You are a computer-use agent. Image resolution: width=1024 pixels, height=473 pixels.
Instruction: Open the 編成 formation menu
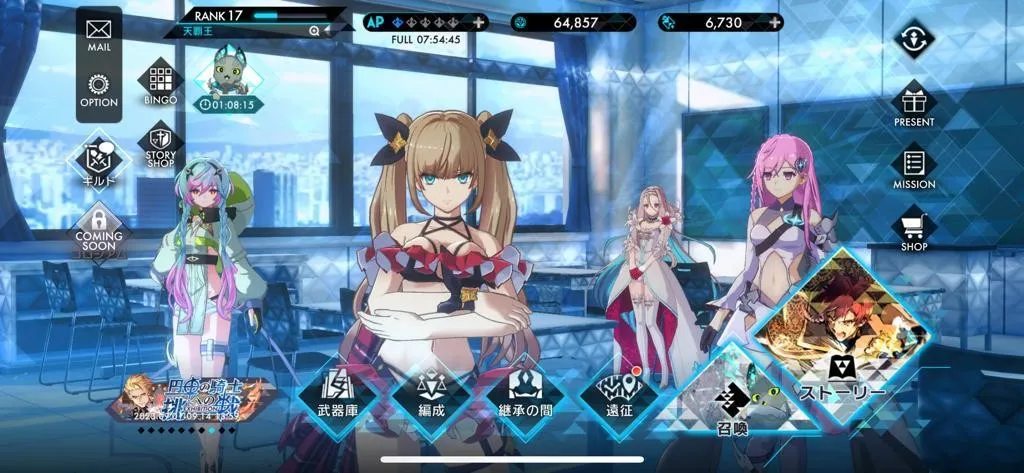tap(431, 397)
